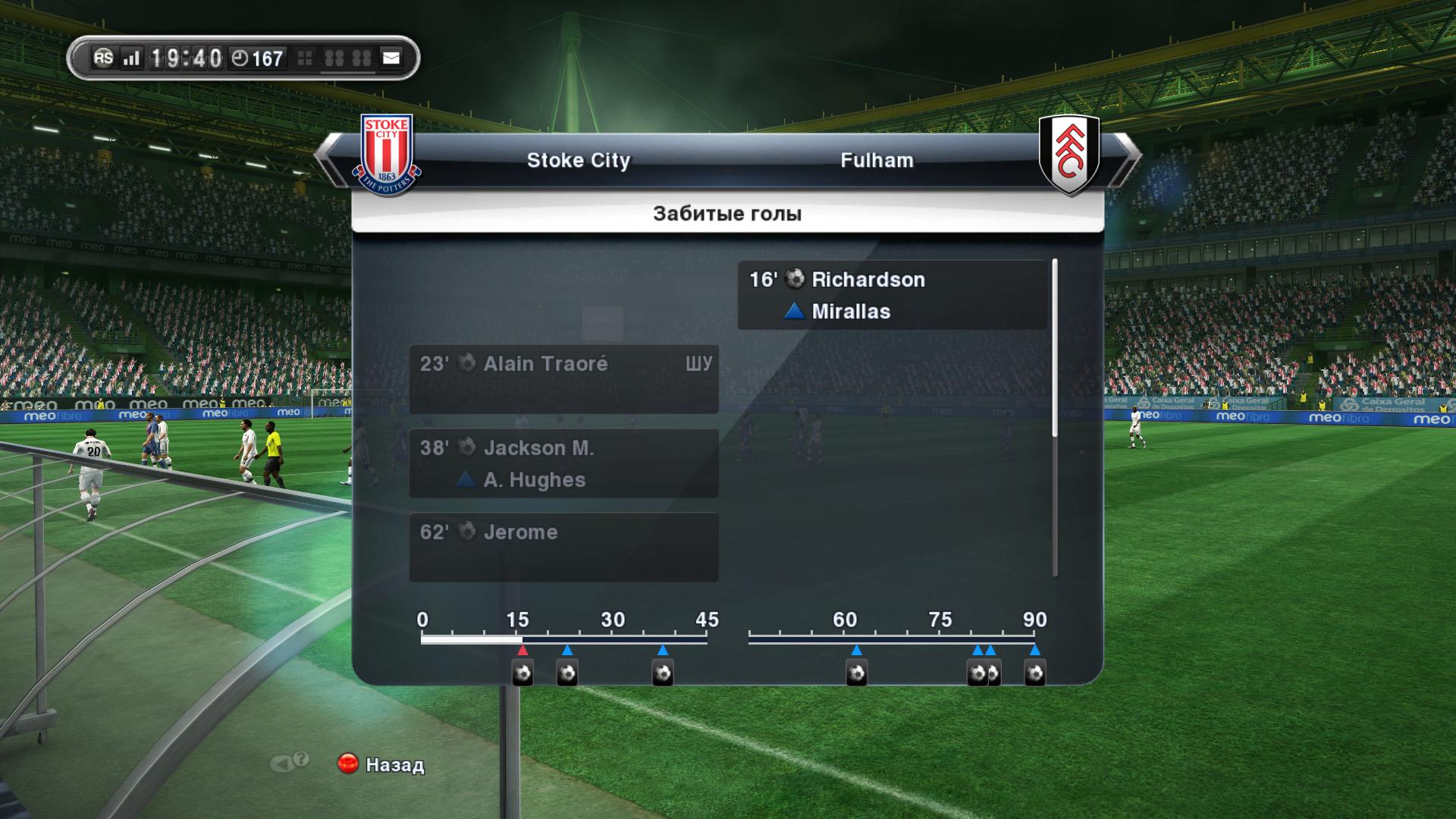
Task: Choose the Alain Traoré 23' goal row
Action: click(x=563, y=379)
